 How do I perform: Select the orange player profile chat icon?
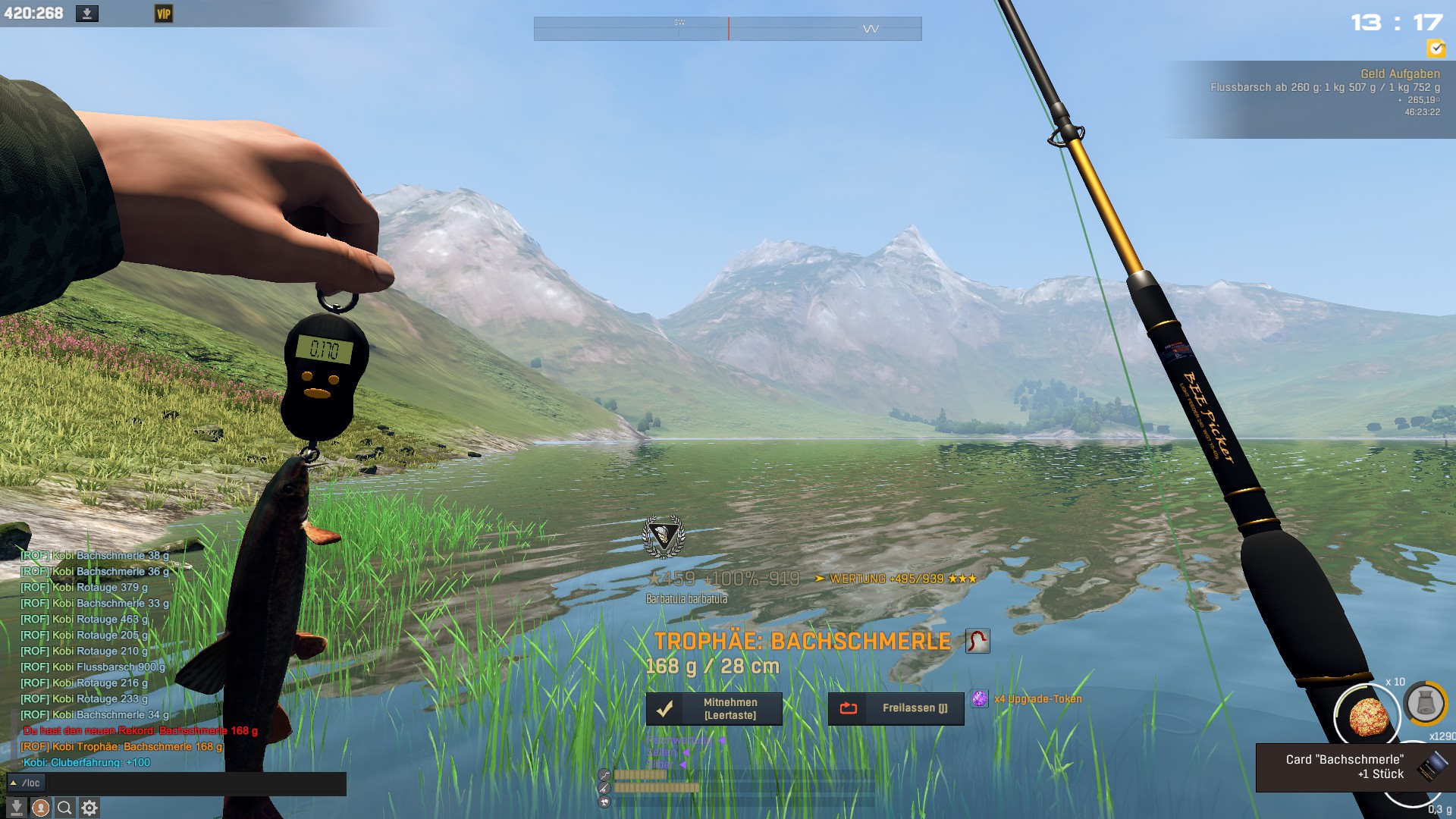41,808
